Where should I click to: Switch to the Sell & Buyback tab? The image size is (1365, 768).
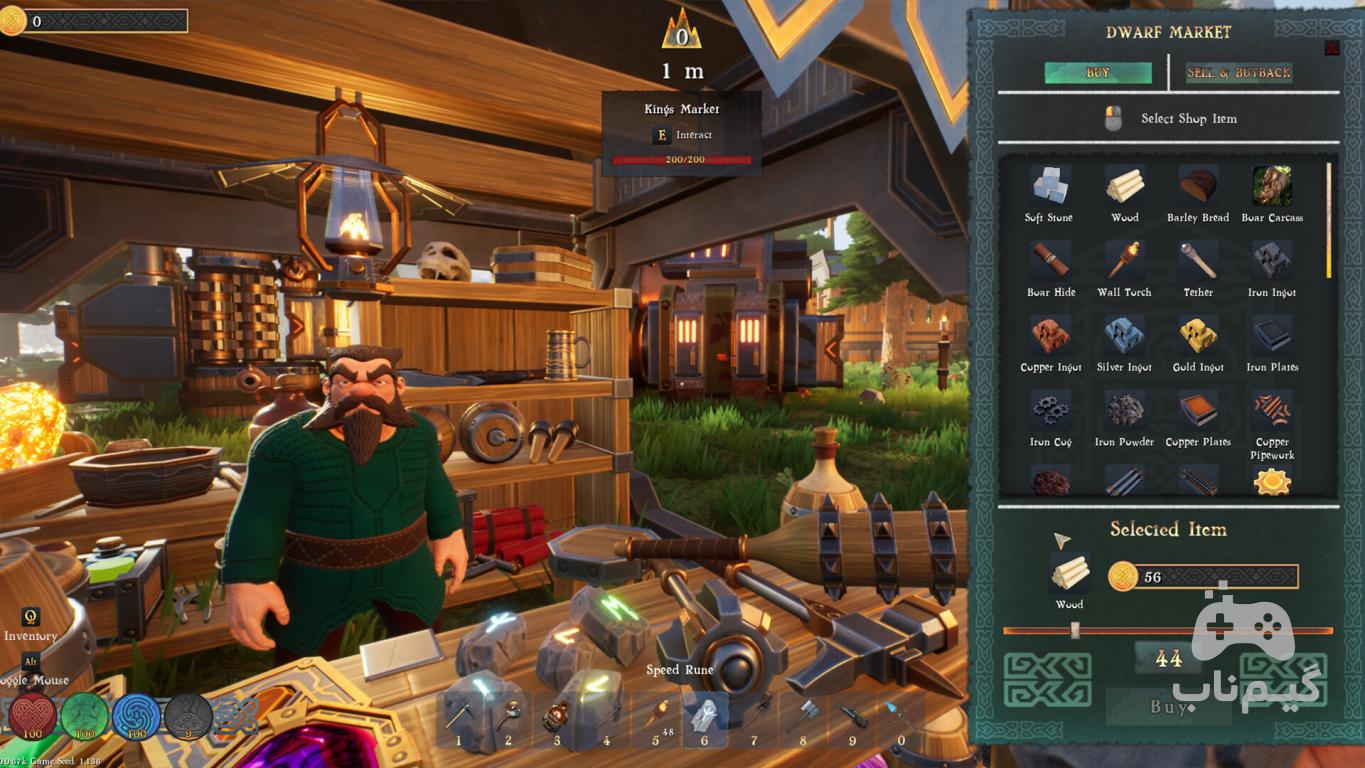tap(1239, 73)
